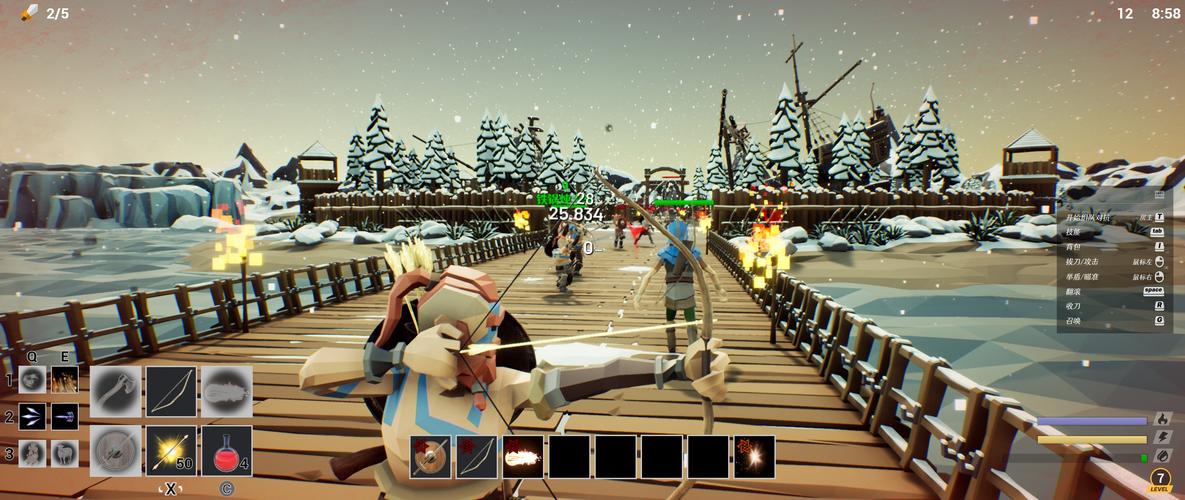Activate the red rune spark hotbar slot
The height and width of the screenshot is (500, 1185).
point(754,457)
